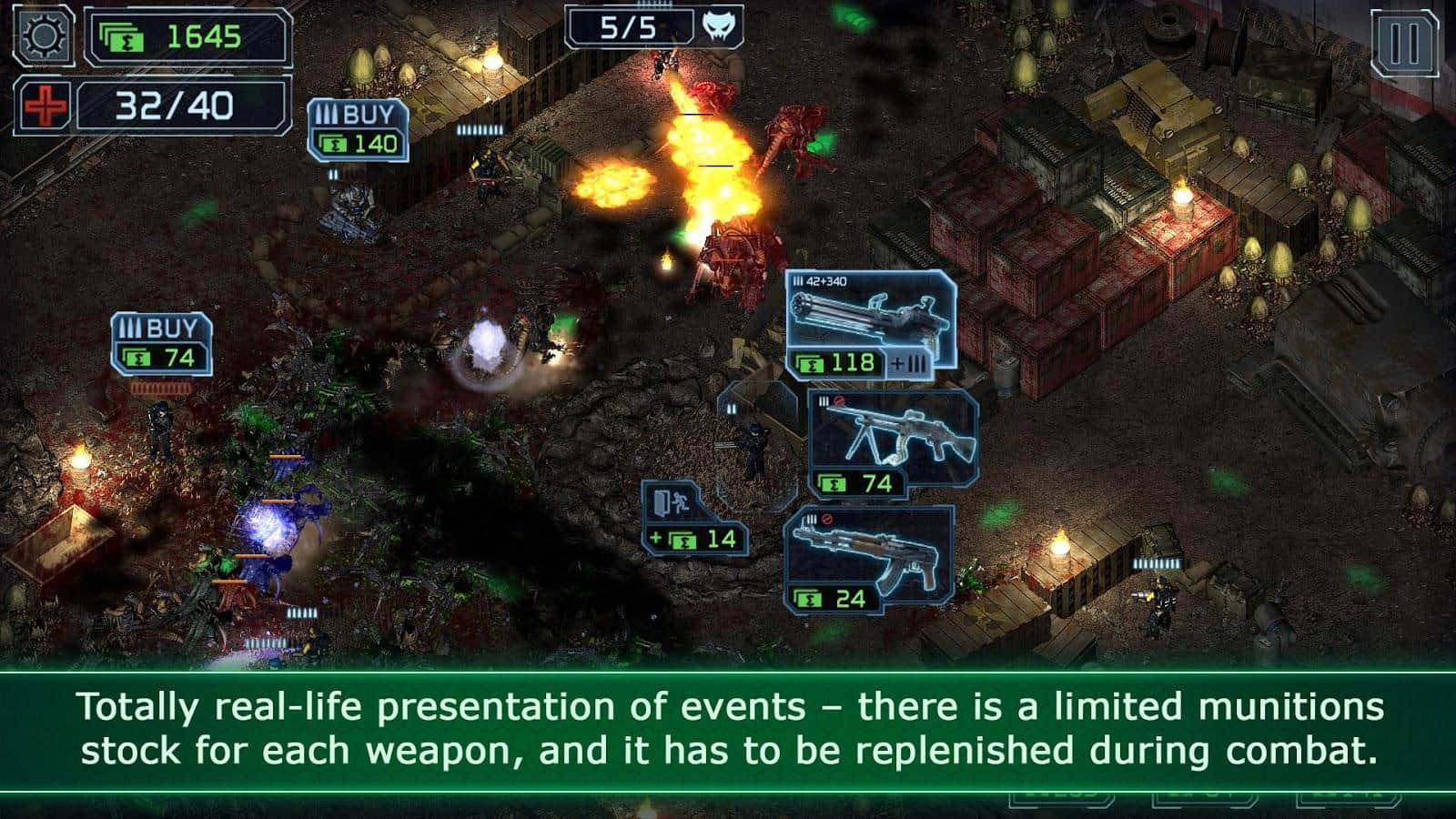Select the assault rifle costing 24
The width and height of the screenshot is (1456, 819).
[x=868, y=556]
